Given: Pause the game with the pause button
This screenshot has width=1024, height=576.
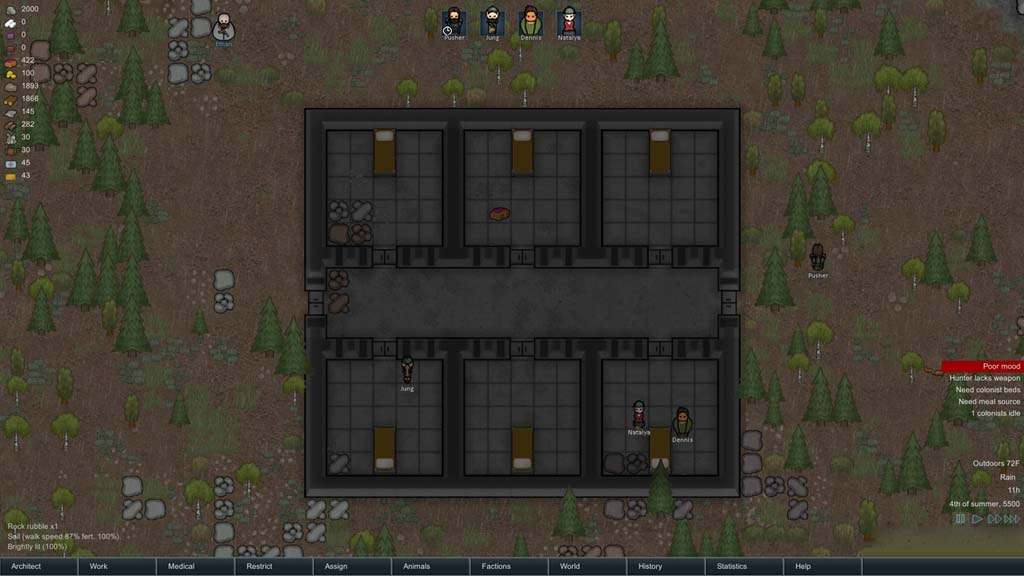Looking at the screenshot, I should [x=960, y=519].
